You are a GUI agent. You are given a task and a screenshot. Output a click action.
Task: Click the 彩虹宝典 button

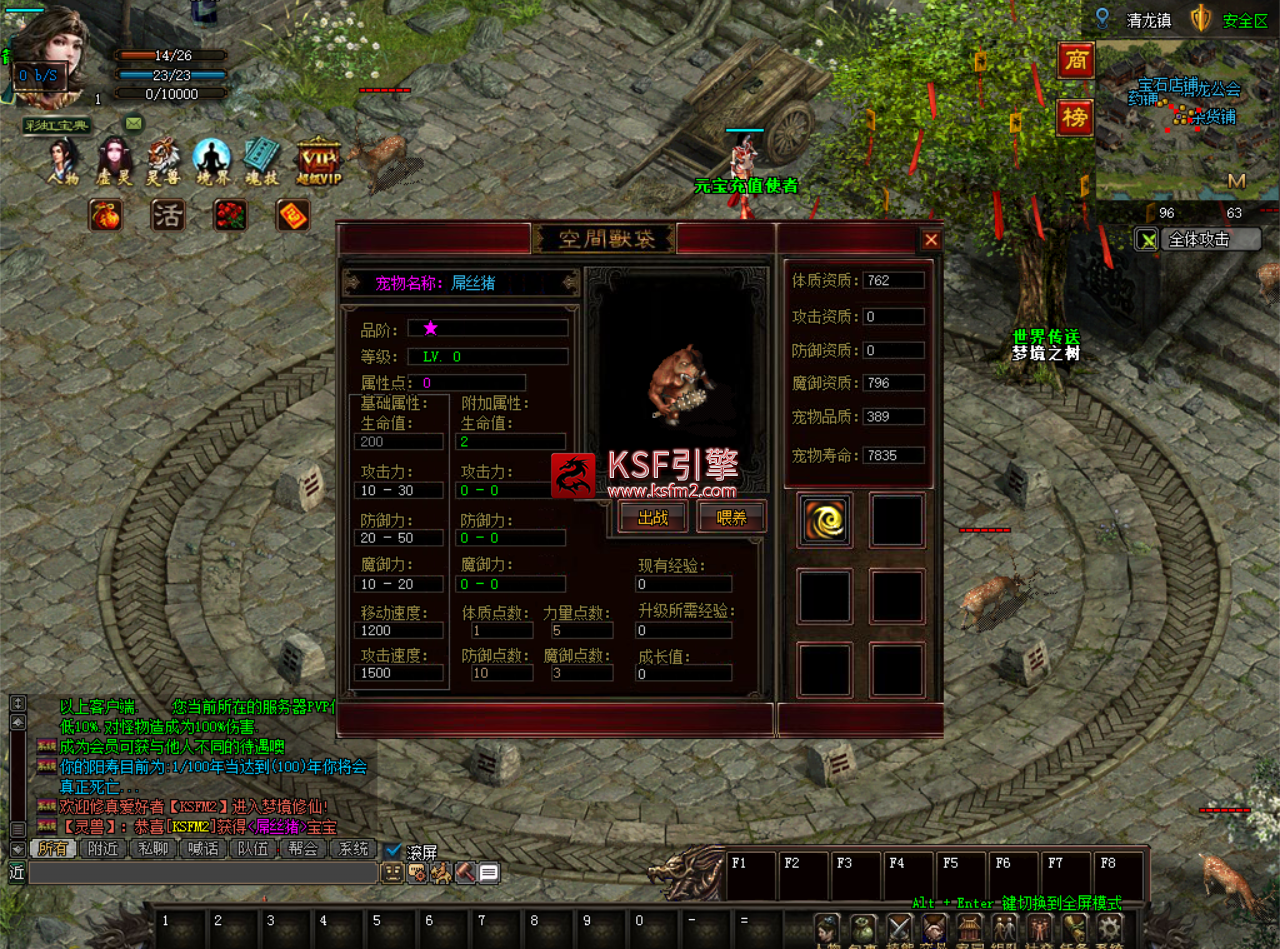(x=58, y=125)
